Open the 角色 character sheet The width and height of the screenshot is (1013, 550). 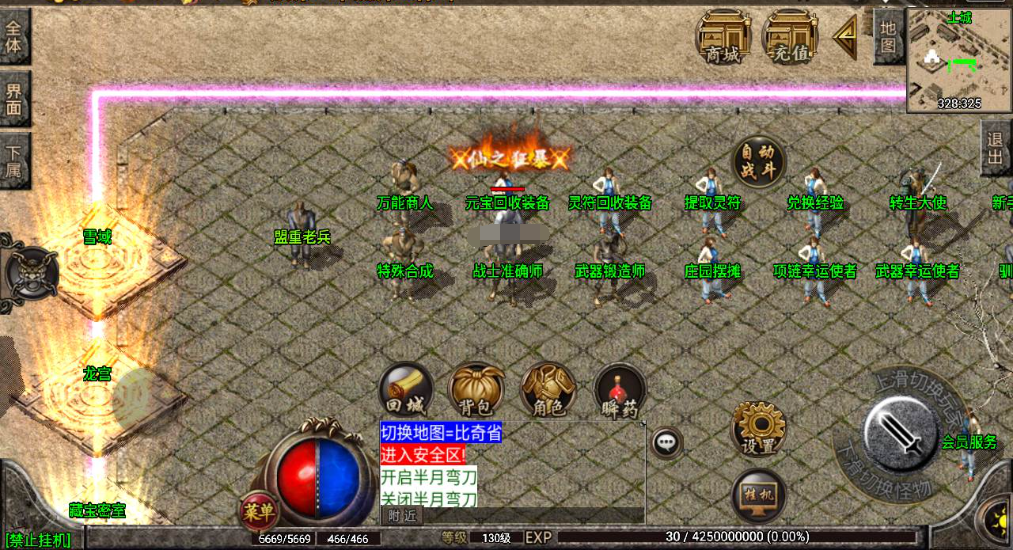click(x=548, y=390)
